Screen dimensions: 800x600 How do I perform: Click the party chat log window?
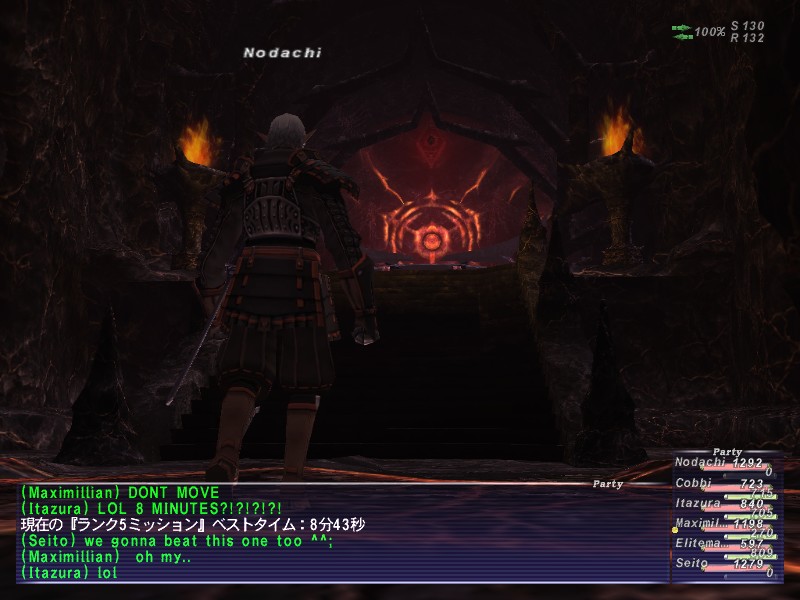point(340,533)
